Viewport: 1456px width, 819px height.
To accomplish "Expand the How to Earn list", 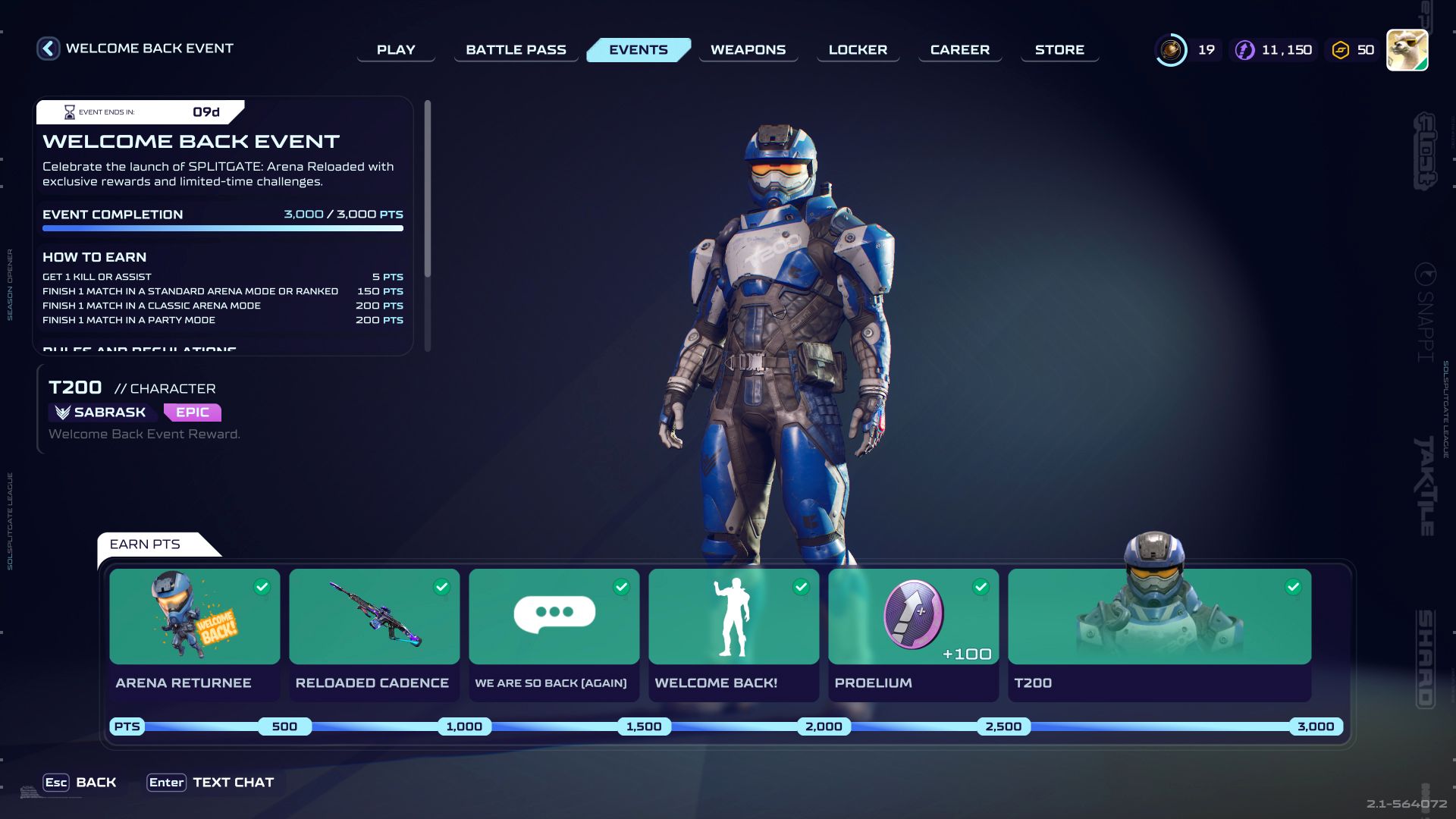I will coord(95,257).
